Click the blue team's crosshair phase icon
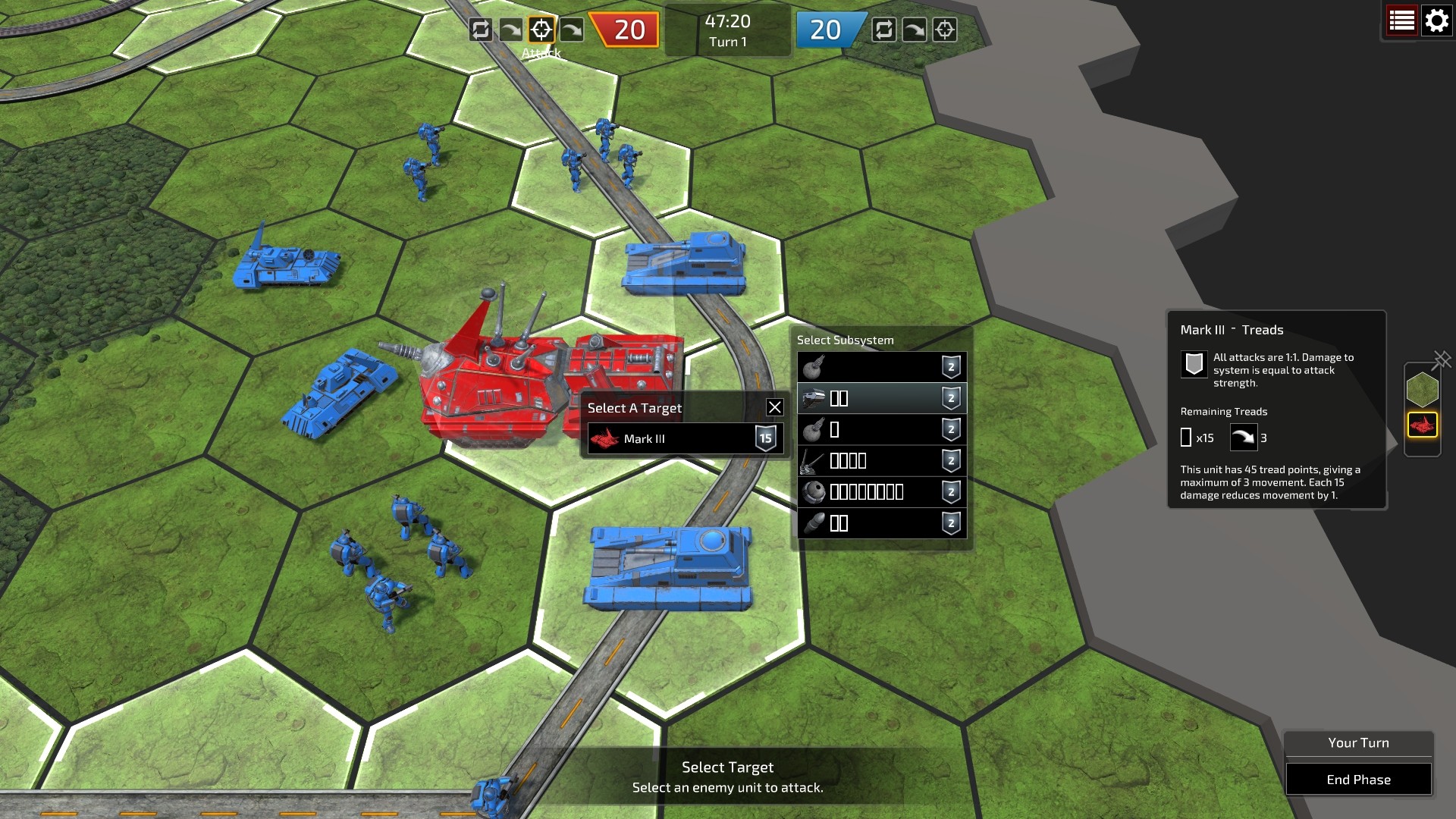The height and width of the screenshot is (819, 1456). coord(944,30)
